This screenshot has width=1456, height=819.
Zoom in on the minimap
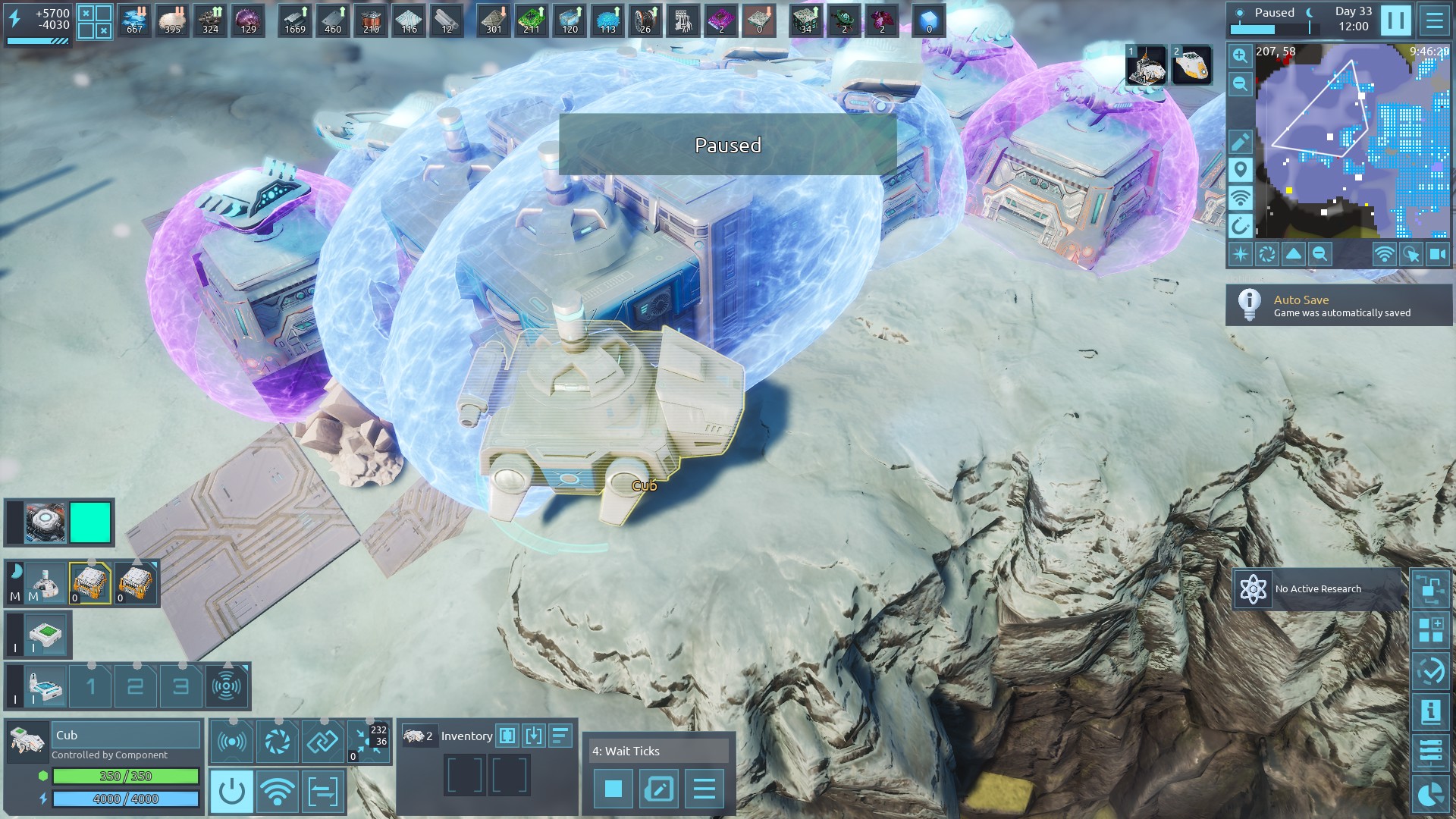(1241, 55)
